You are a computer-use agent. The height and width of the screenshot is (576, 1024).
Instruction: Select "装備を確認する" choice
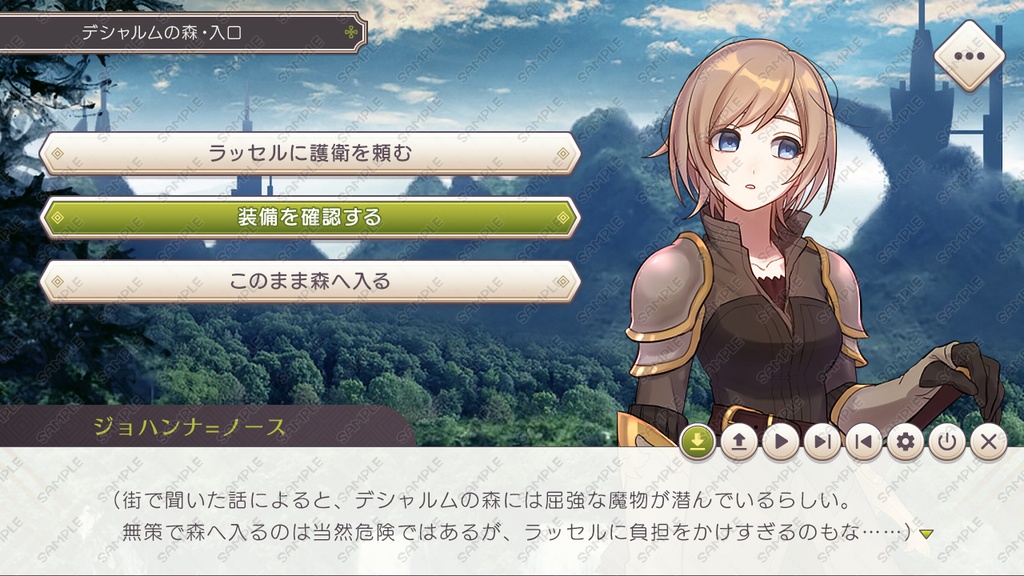(310, 217)
